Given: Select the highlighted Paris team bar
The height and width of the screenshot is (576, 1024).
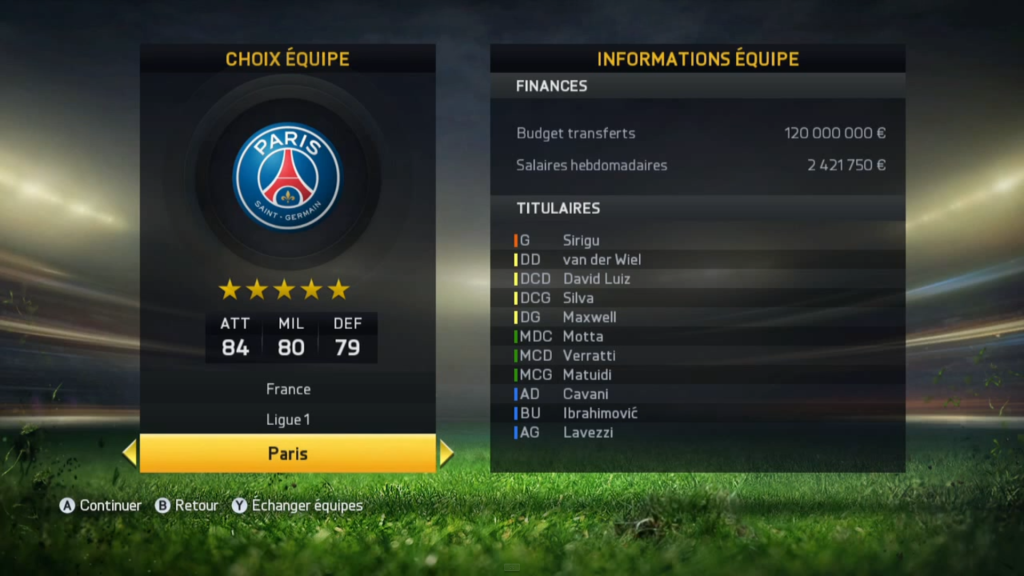Looking at the screenshot, I should click(x=288, y=453).
